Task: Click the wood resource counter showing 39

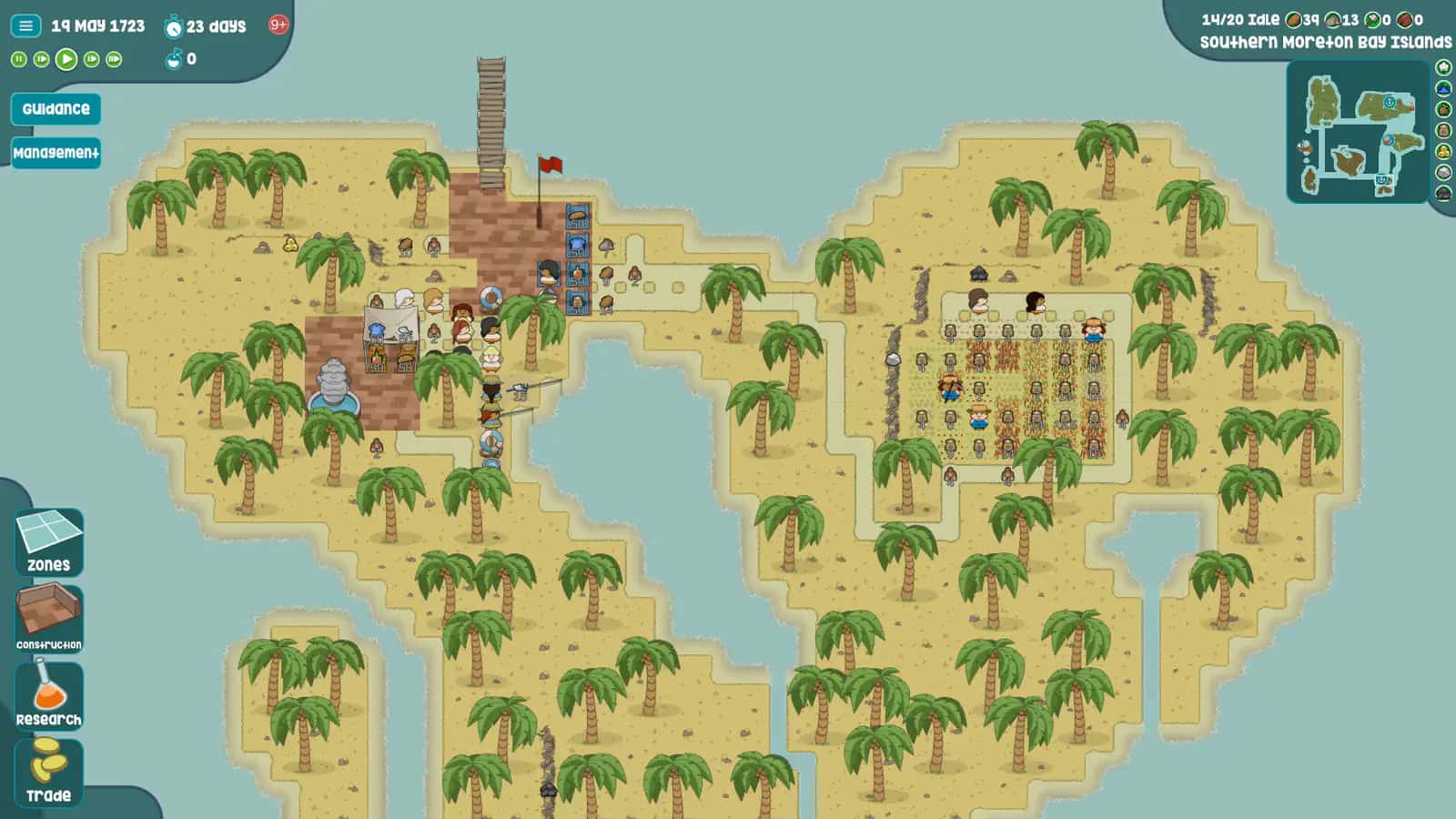Action: click(x=1301, y=18)
